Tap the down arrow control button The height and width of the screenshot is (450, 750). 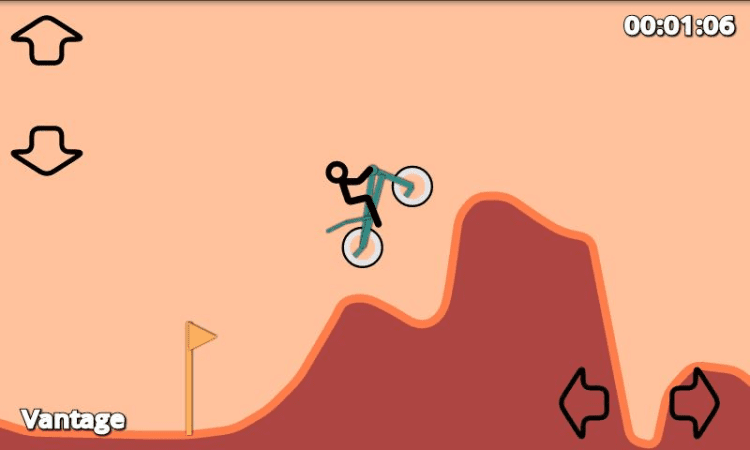point(46,150)
